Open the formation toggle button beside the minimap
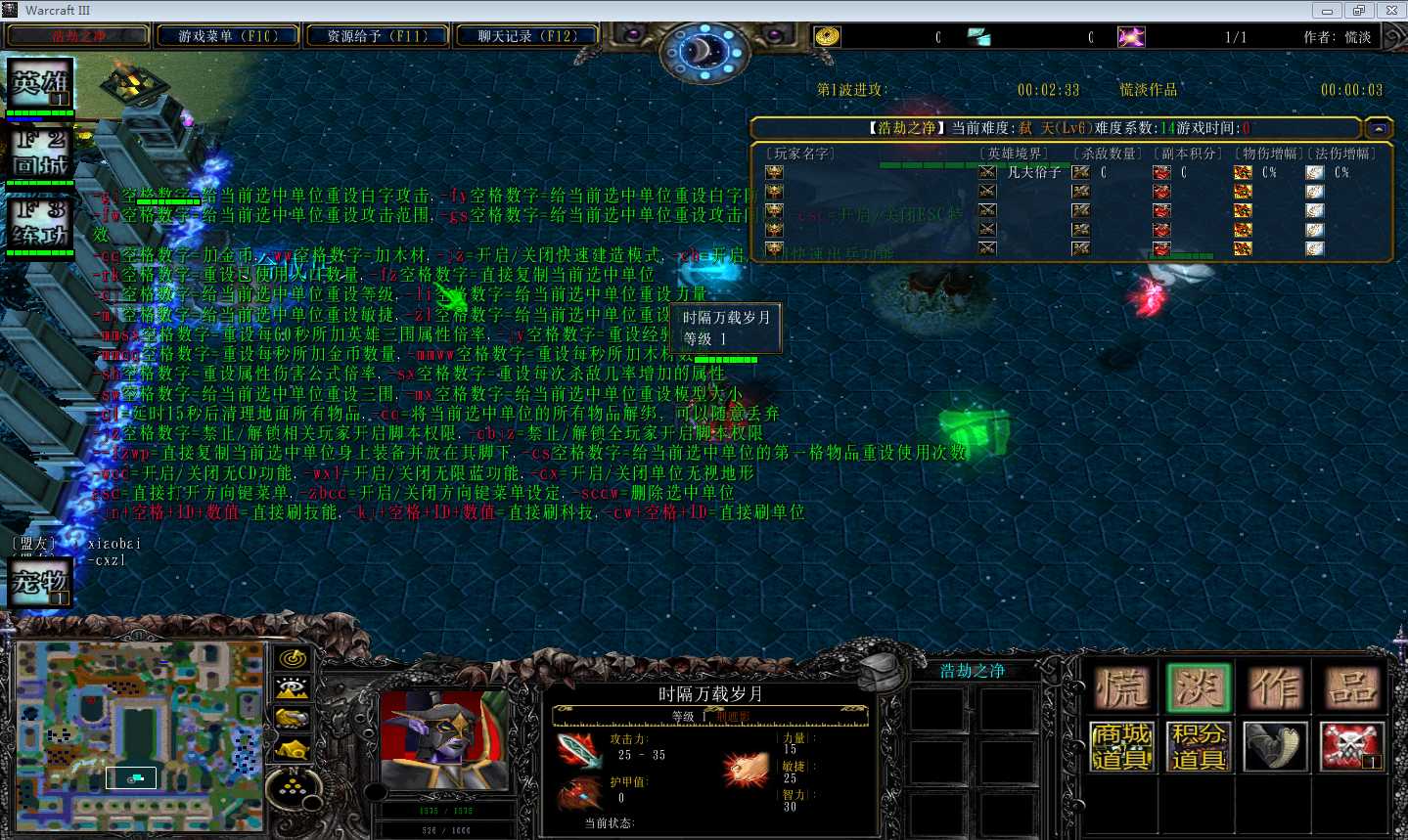 tap(292, 782)
